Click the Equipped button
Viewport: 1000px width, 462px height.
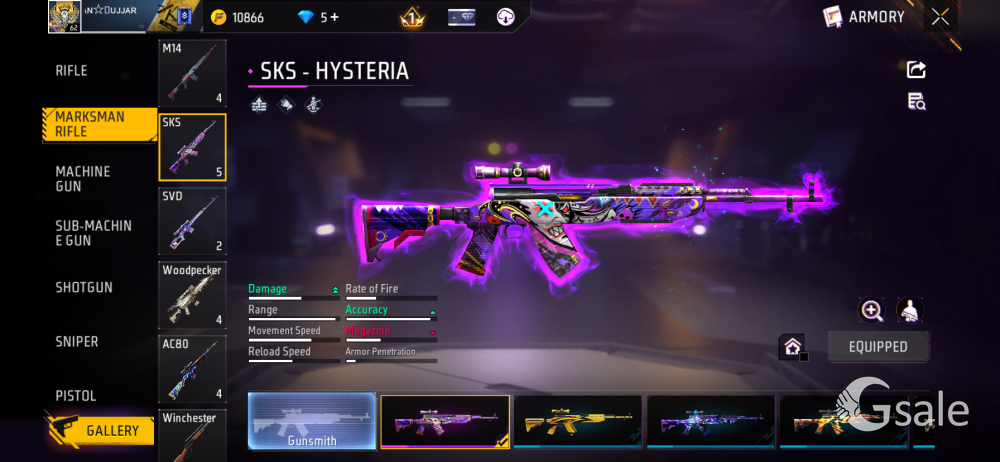[878, 347]
